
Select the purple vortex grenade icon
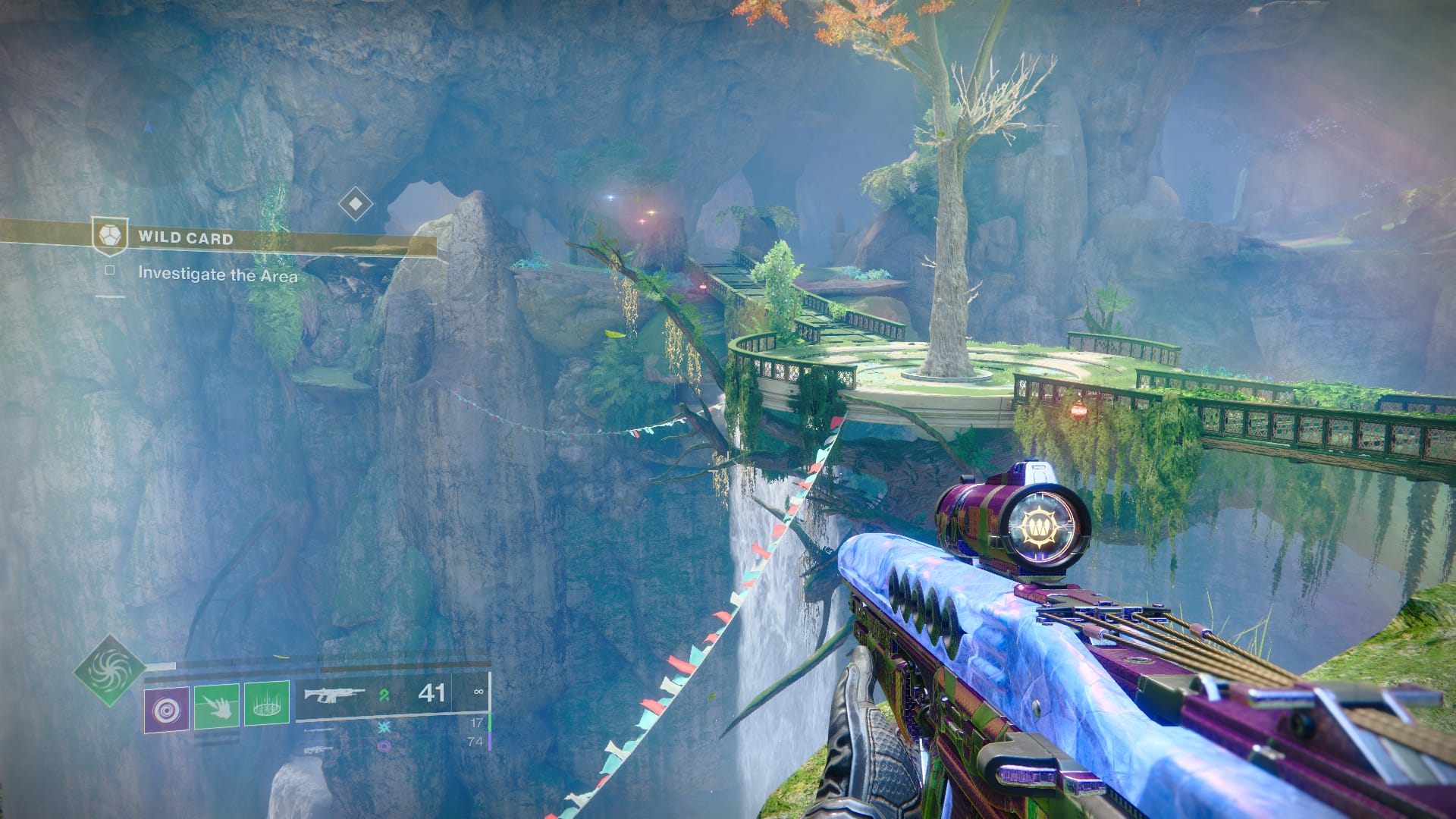pos(167,708)
